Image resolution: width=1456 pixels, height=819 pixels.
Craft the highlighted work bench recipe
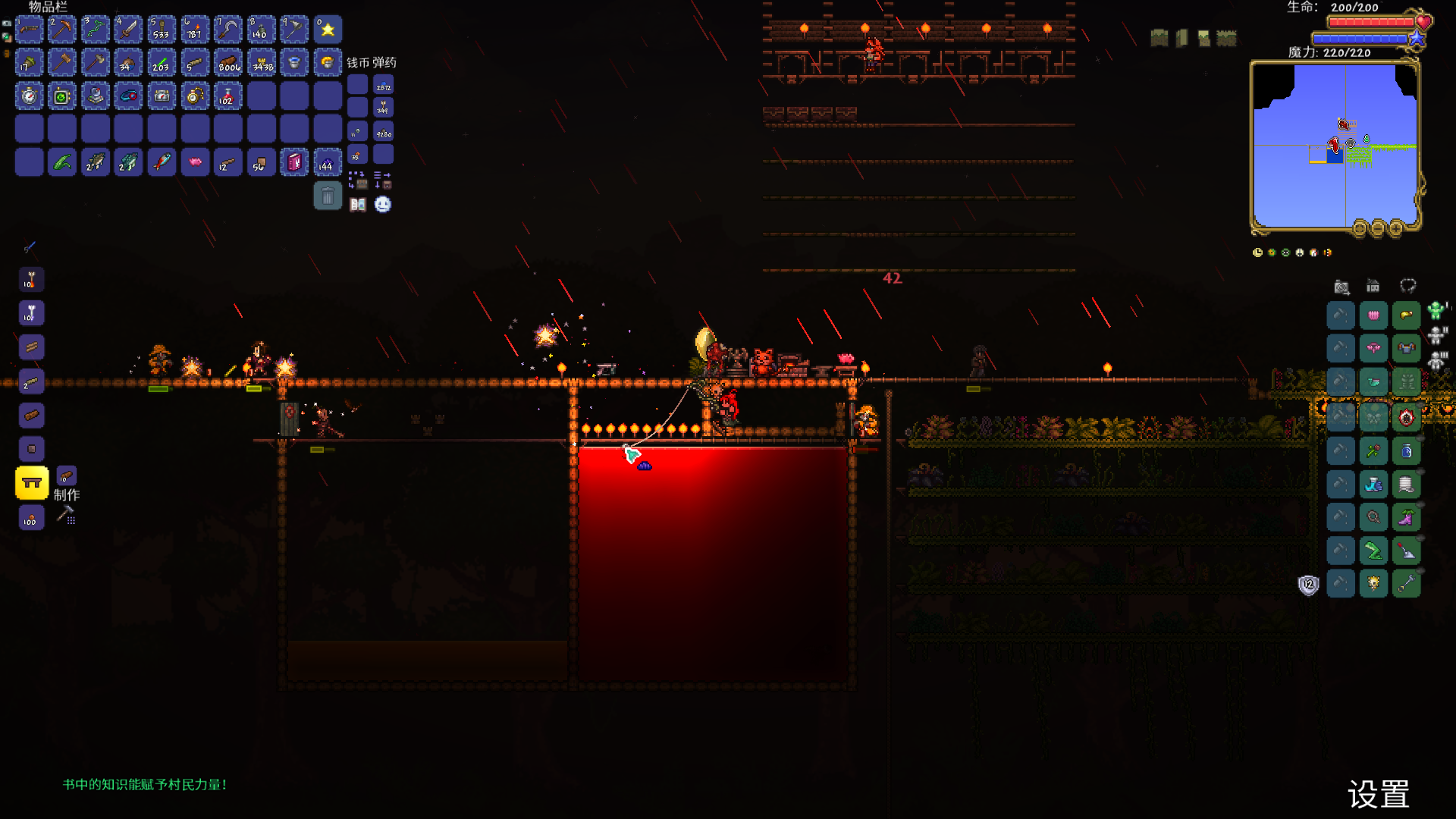32,483
